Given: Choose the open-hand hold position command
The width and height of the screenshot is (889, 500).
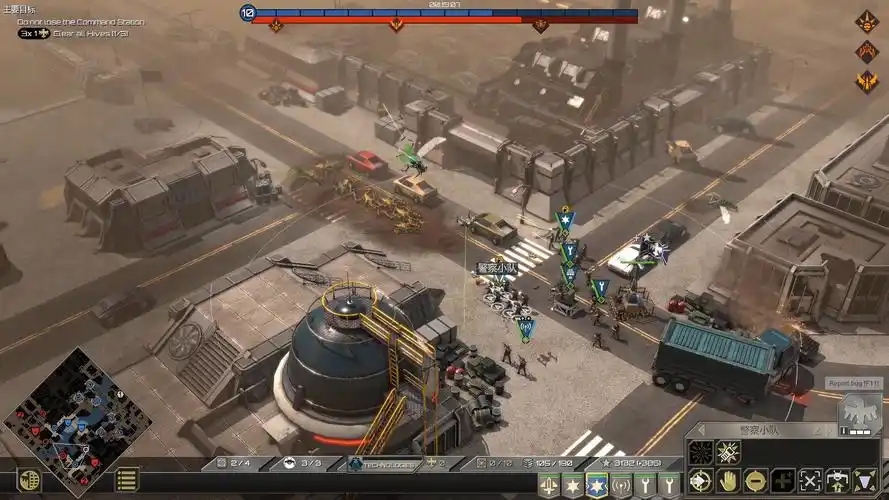Looking at the screenshot, I should (x=727, y=479).
